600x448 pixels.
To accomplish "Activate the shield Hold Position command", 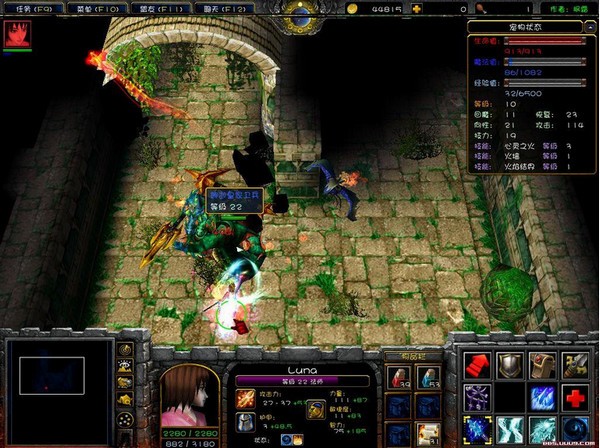I will [x=510, y=366].
